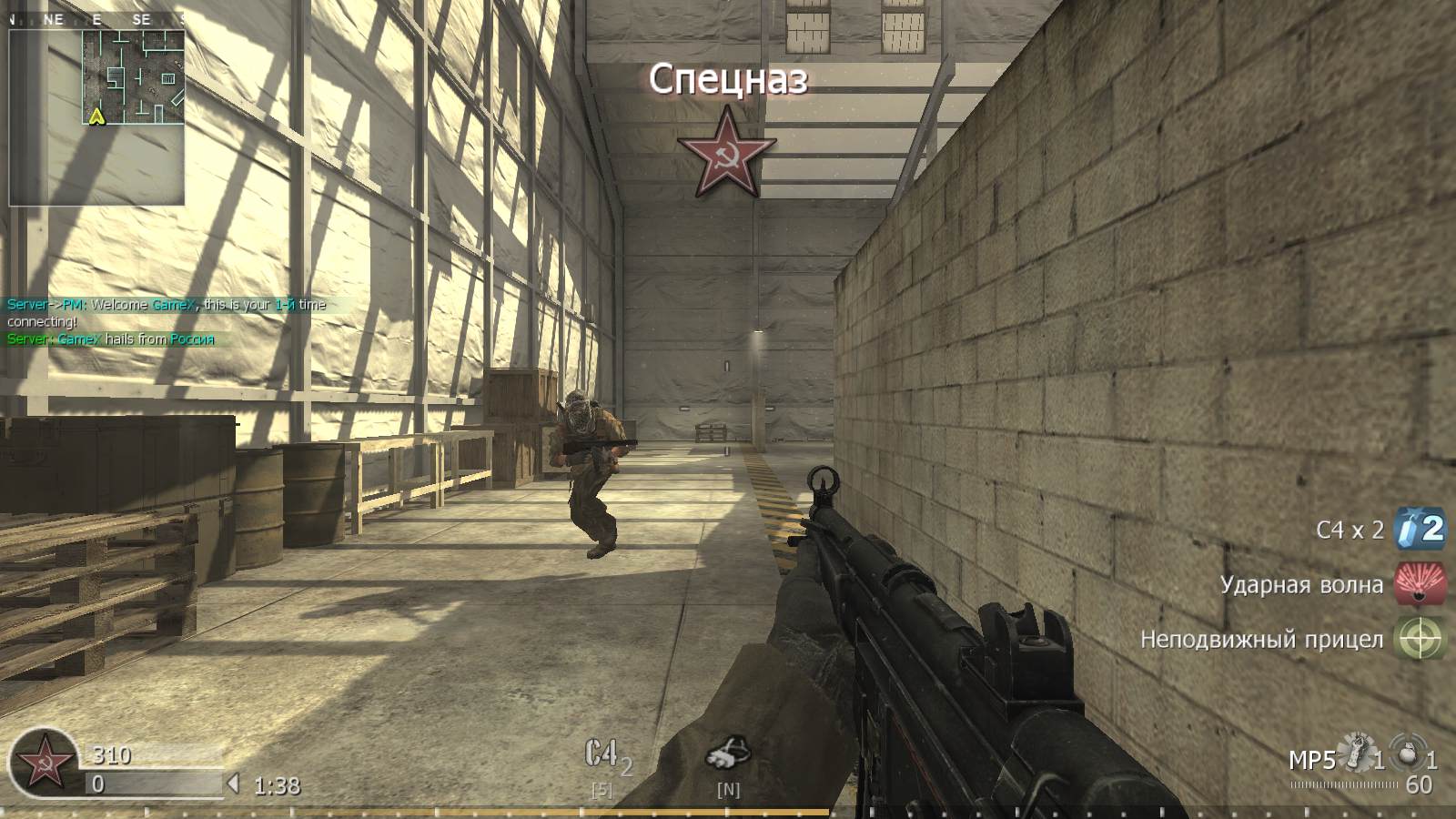Click the left-pointing arrow beside the timer

(232, 782)
